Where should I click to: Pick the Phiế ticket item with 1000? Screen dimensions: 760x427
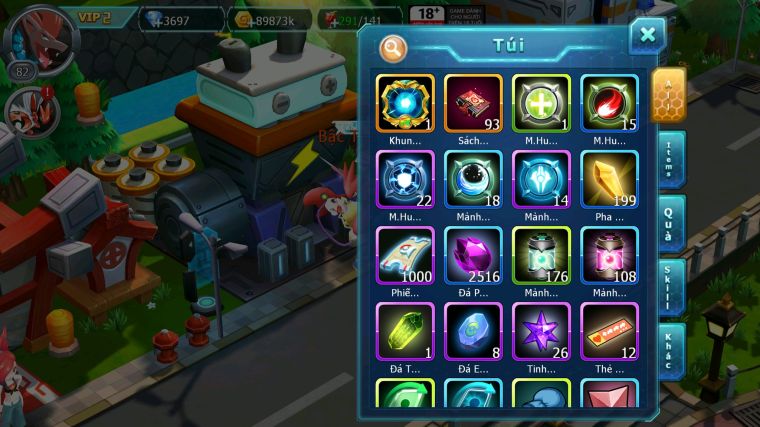(x=405, y=255)
